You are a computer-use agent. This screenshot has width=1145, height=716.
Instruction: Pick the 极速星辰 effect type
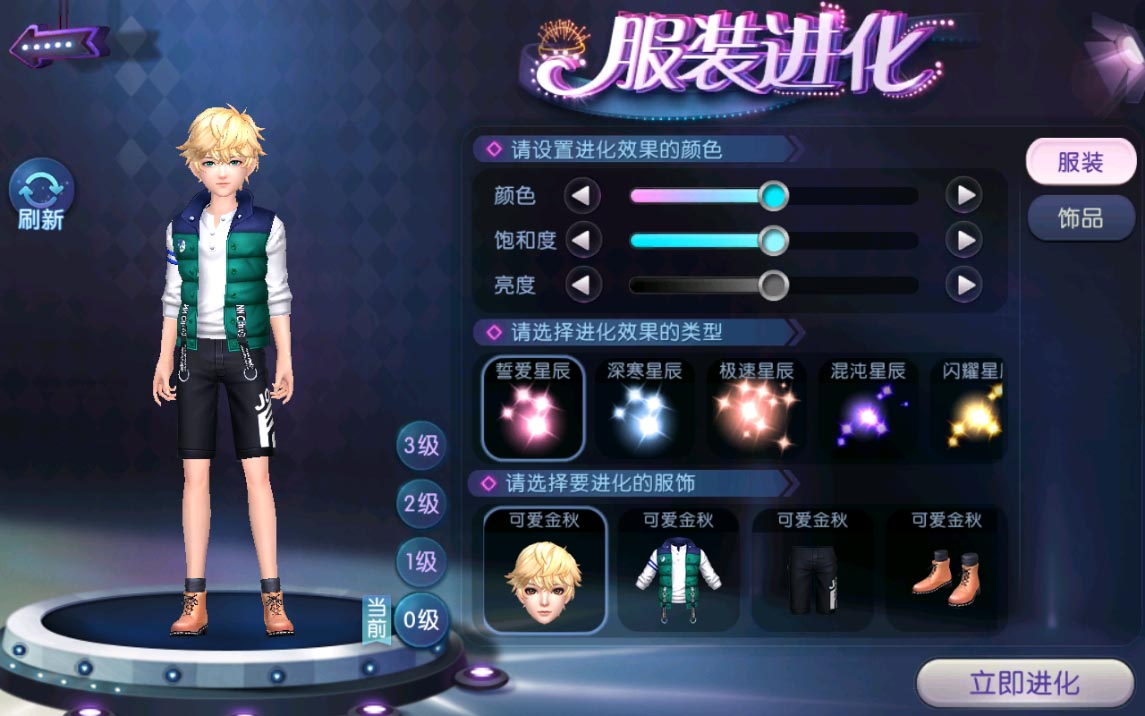point(757,407)
